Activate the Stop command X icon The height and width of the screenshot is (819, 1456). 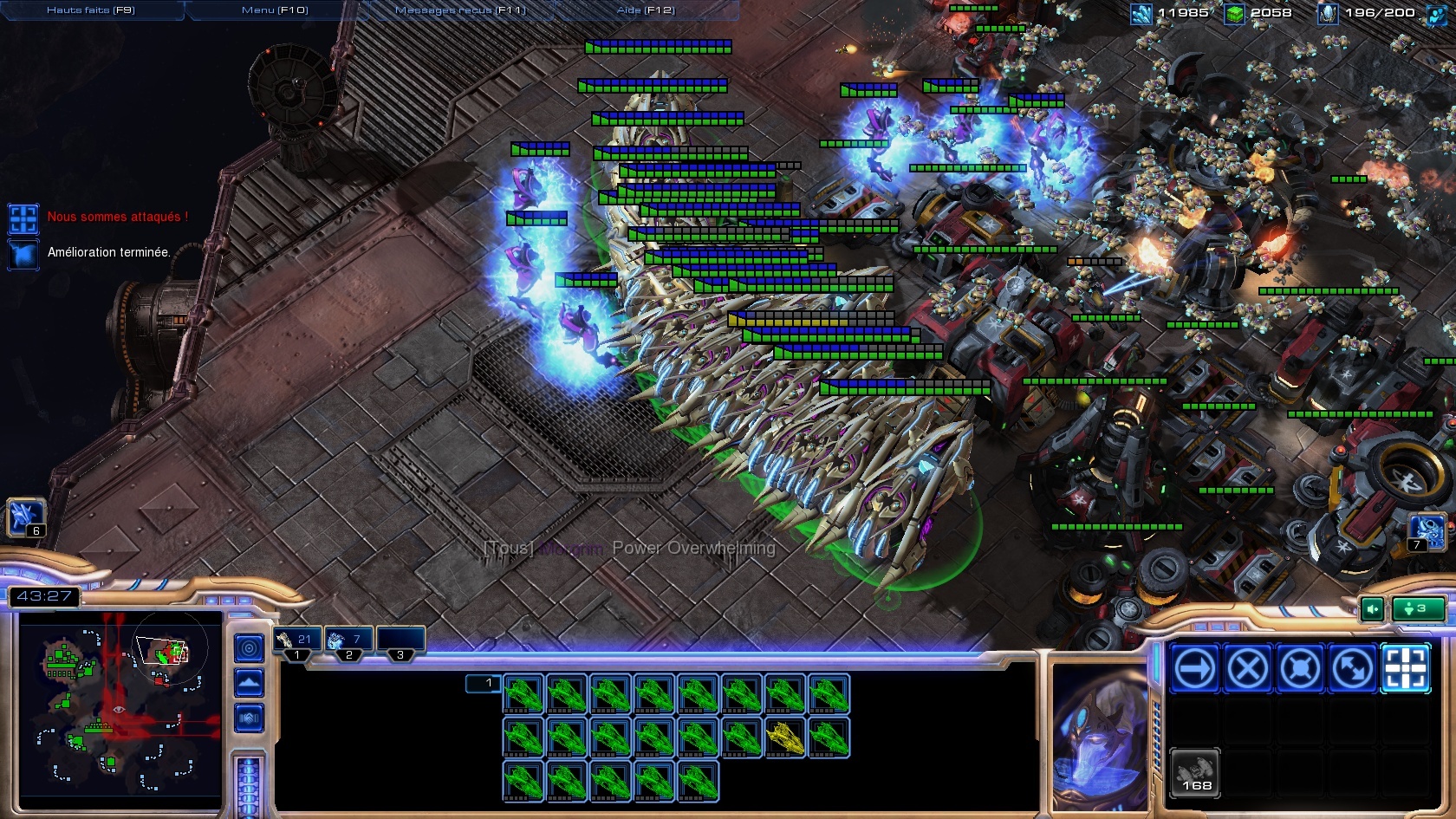[x=1247, y=668]
